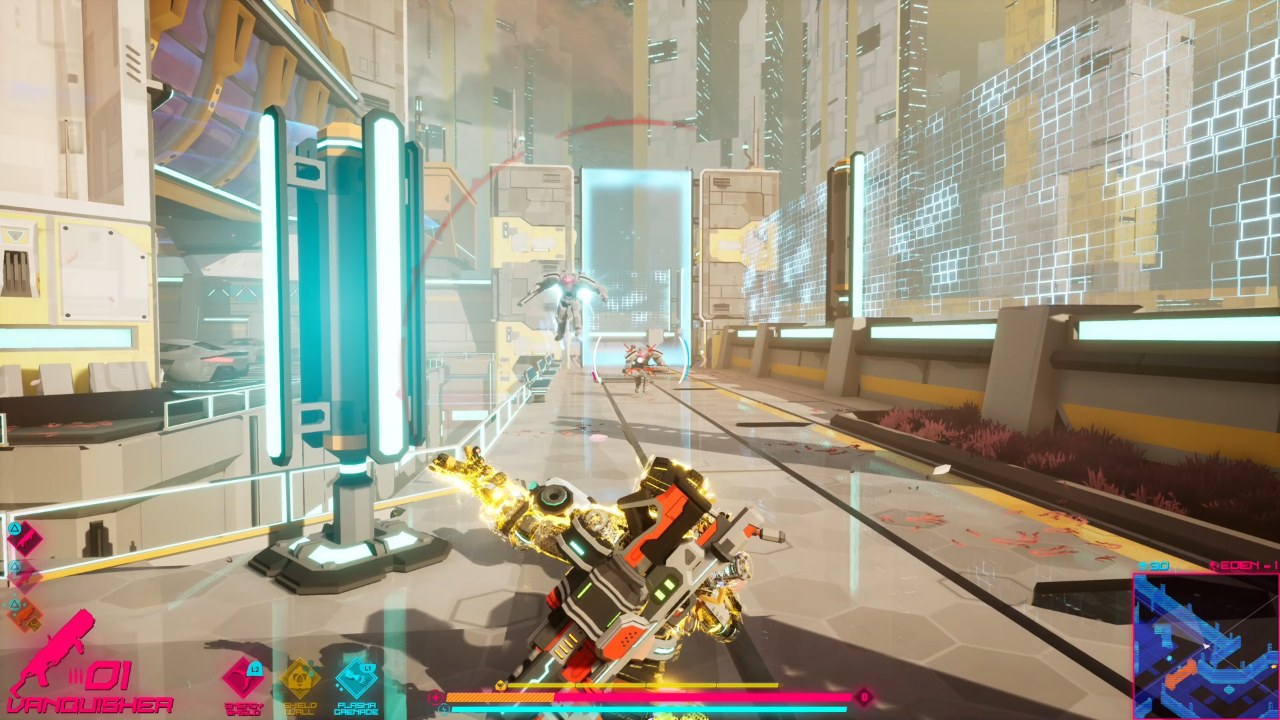Screen dimensions: 1280x720
Task: Click the skull icon near EDEN-1 label
Action: (1214, 566)
